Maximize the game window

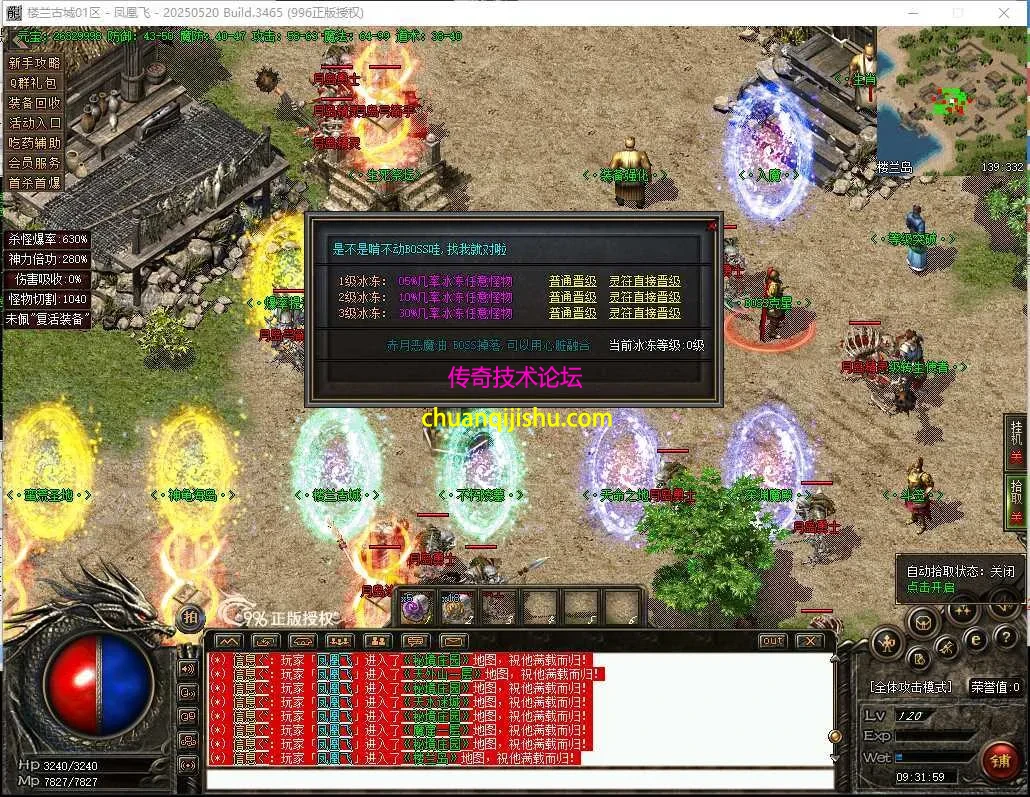tap(958, 13)
